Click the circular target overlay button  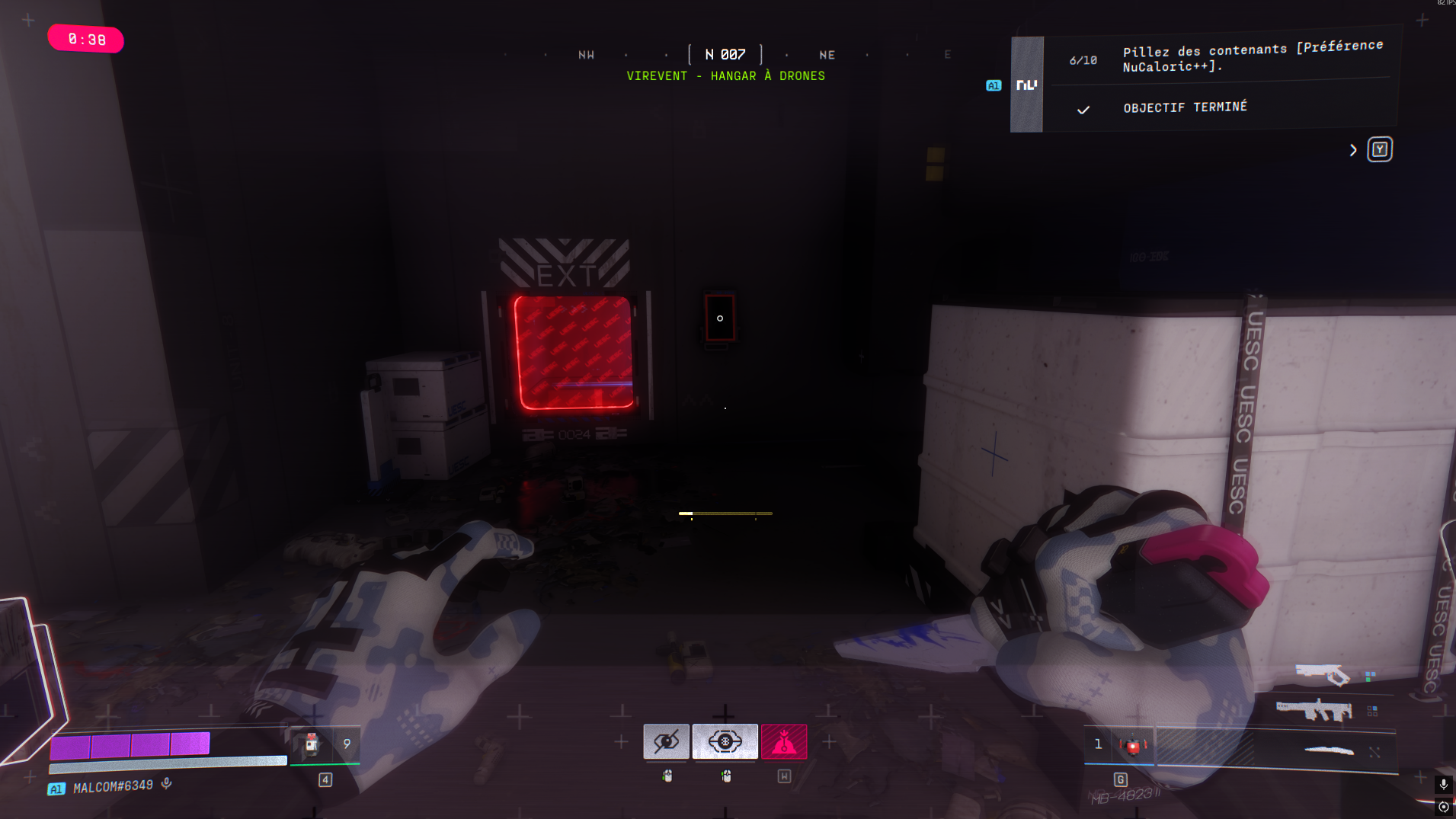pyautogui.click(x=1443, y=807)
